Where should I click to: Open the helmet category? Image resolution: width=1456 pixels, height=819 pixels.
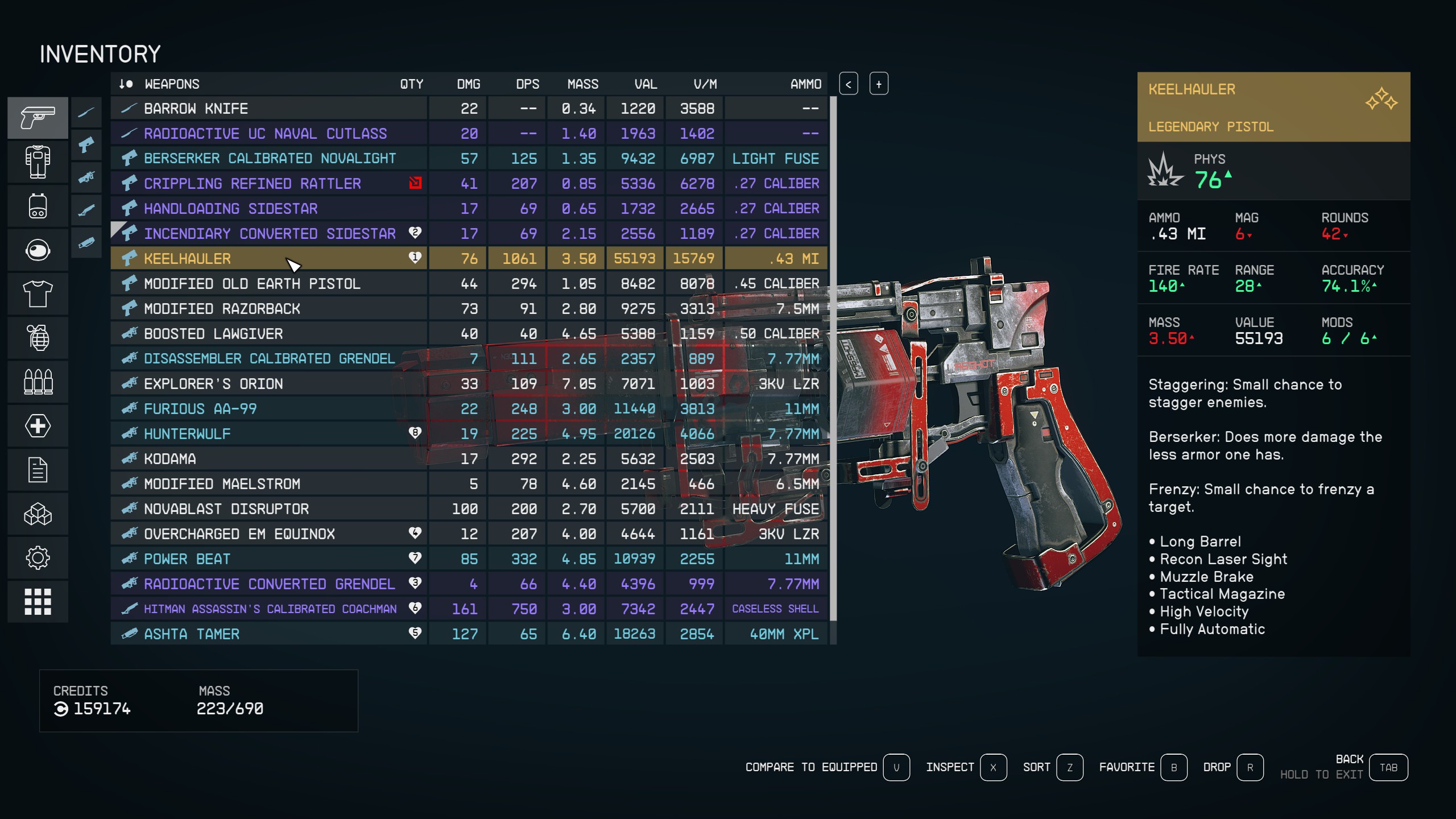(38, 250)
